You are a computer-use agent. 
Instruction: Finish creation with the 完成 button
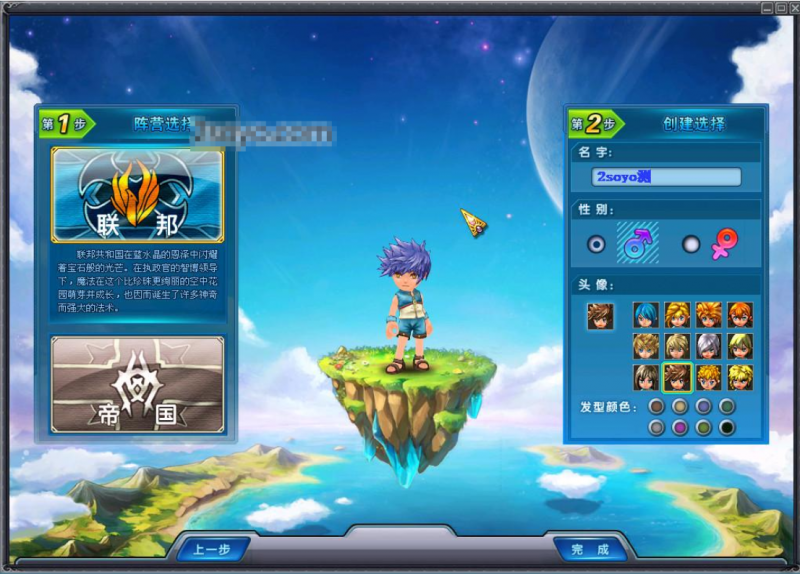590,549
